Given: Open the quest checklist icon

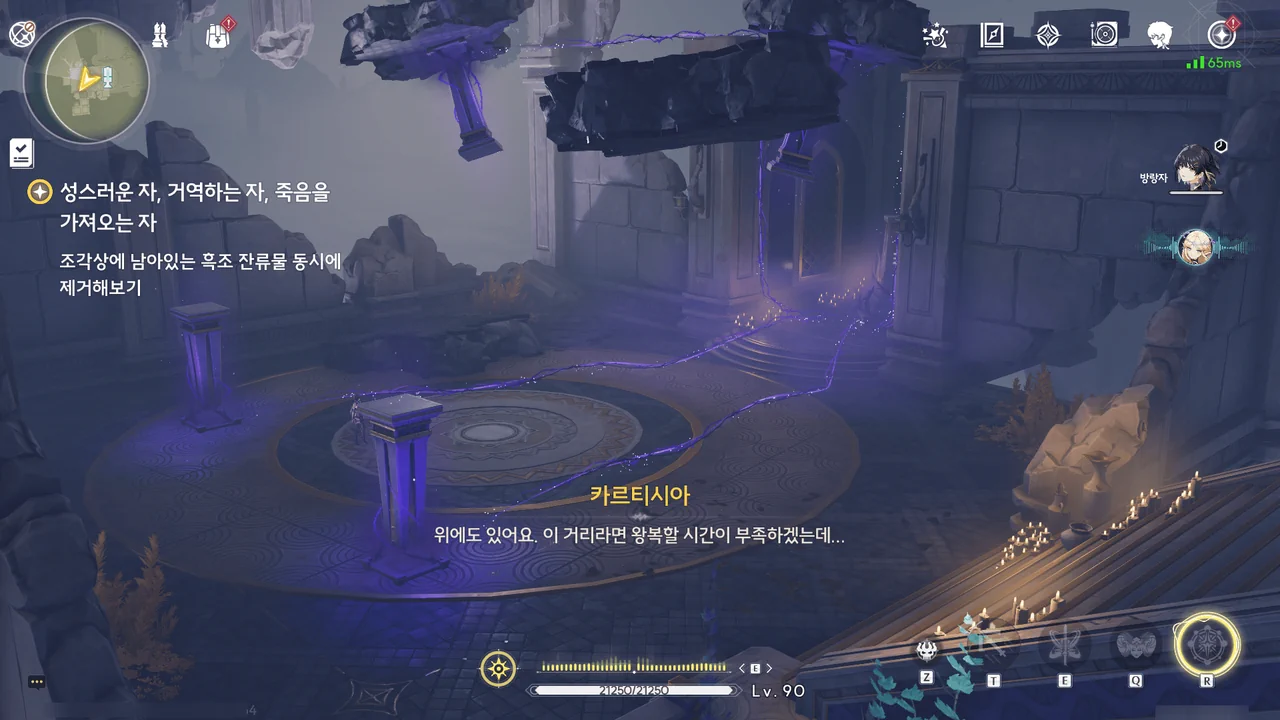Looking at the screenshot, I should [21, 153].
